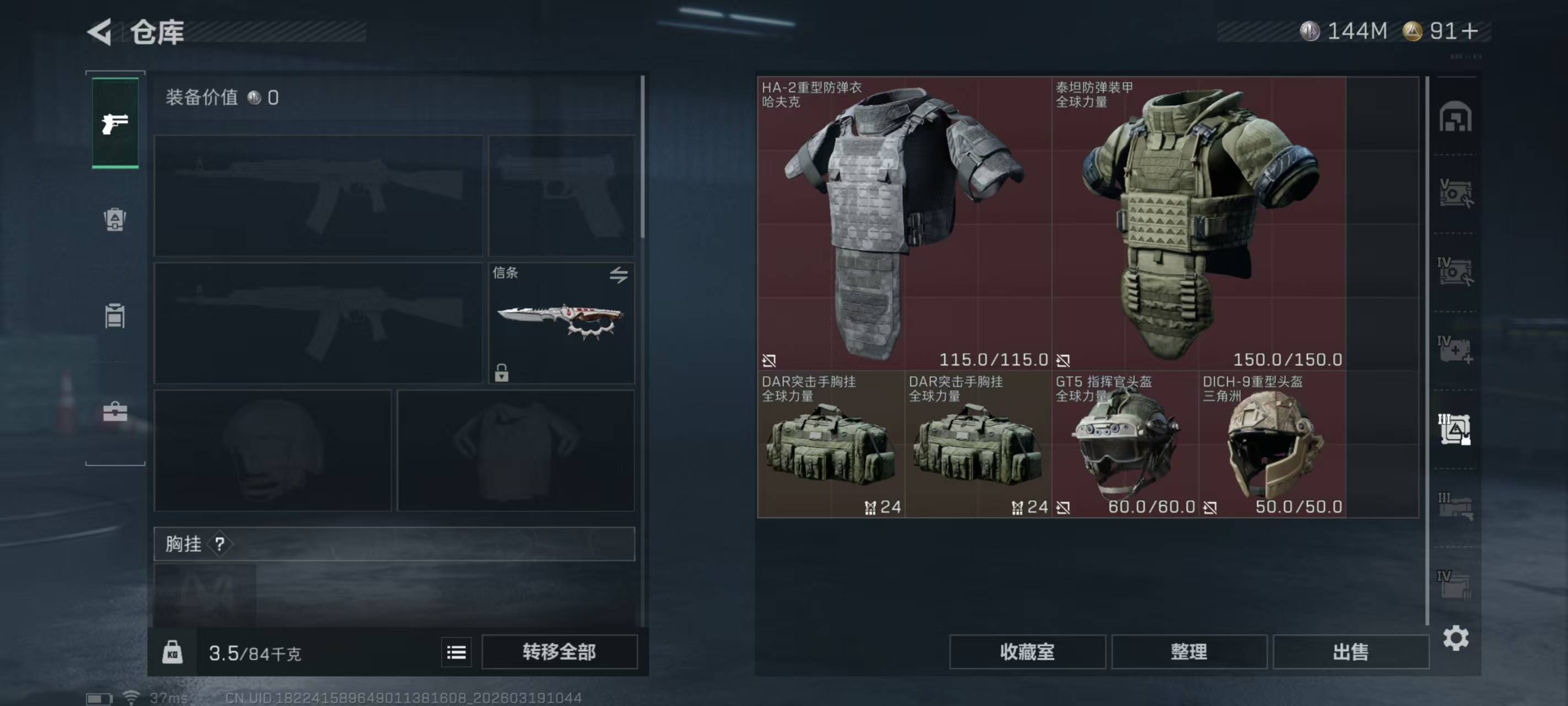Choose the 泰坦防弹装甲 armor item

1198,223
